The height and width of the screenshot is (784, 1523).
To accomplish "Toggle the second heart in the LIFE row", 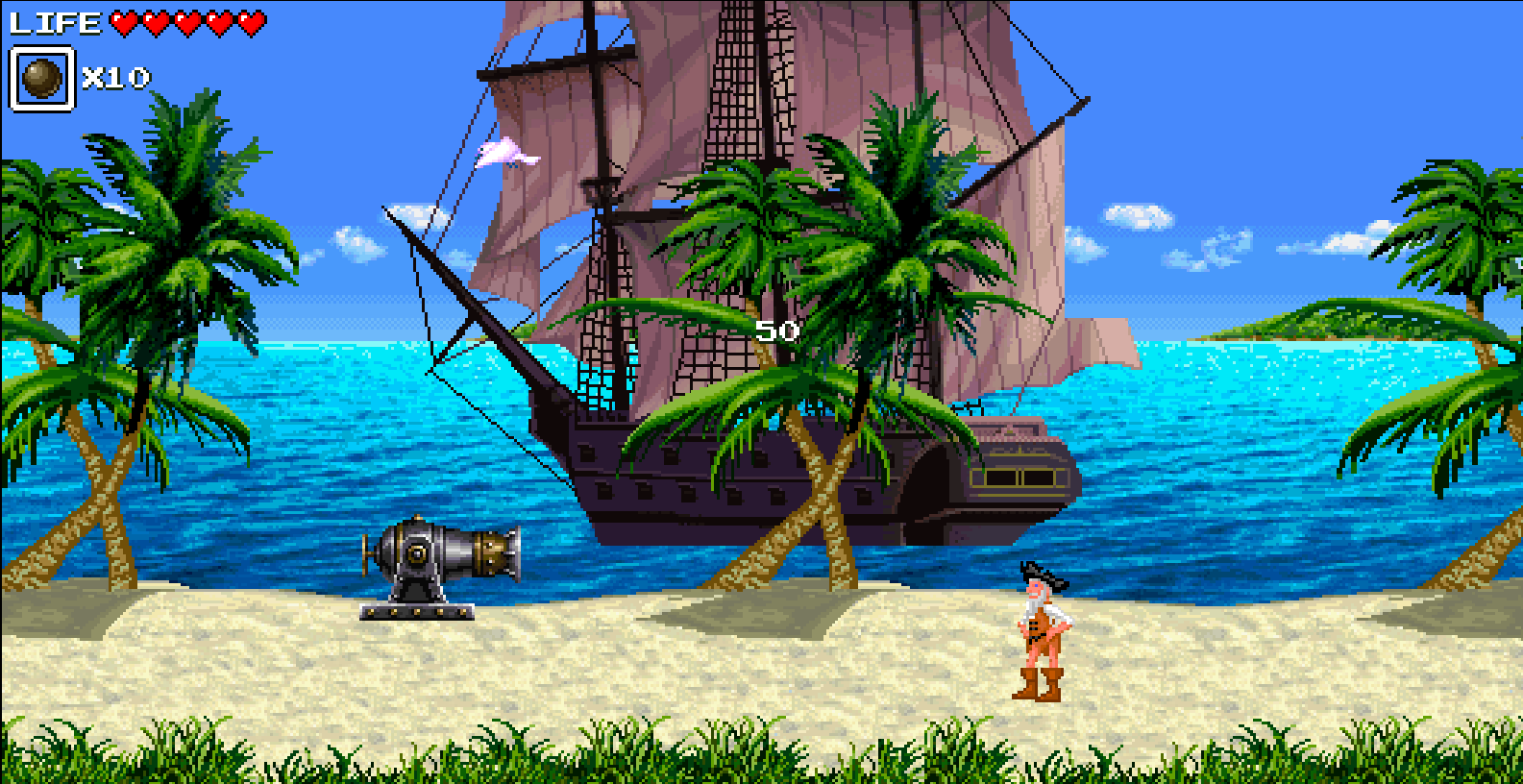I will pyautogui.click(x=154, y=21).
